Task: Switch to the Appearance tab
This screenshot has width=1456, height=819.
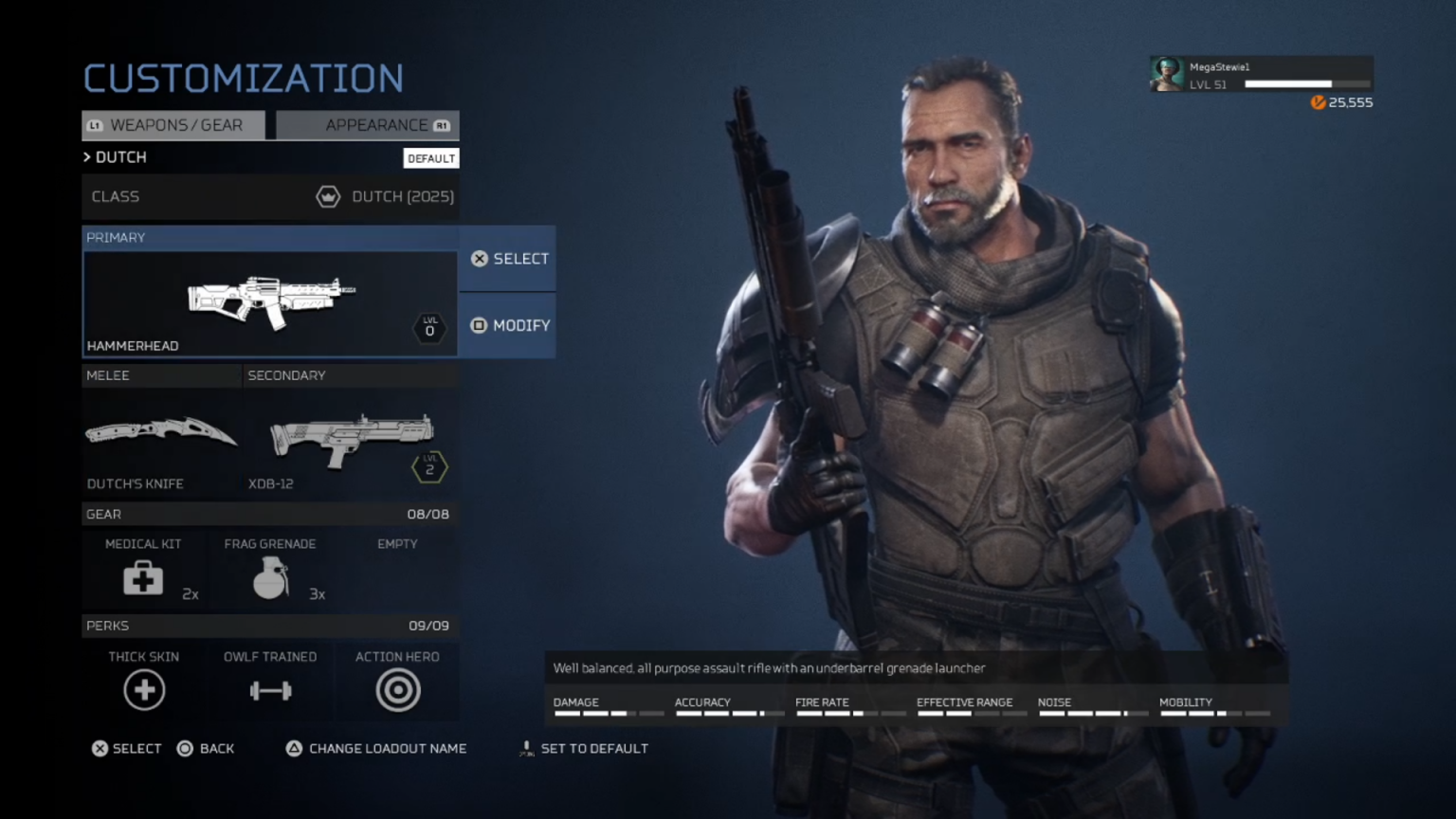Action: point(377,124)
